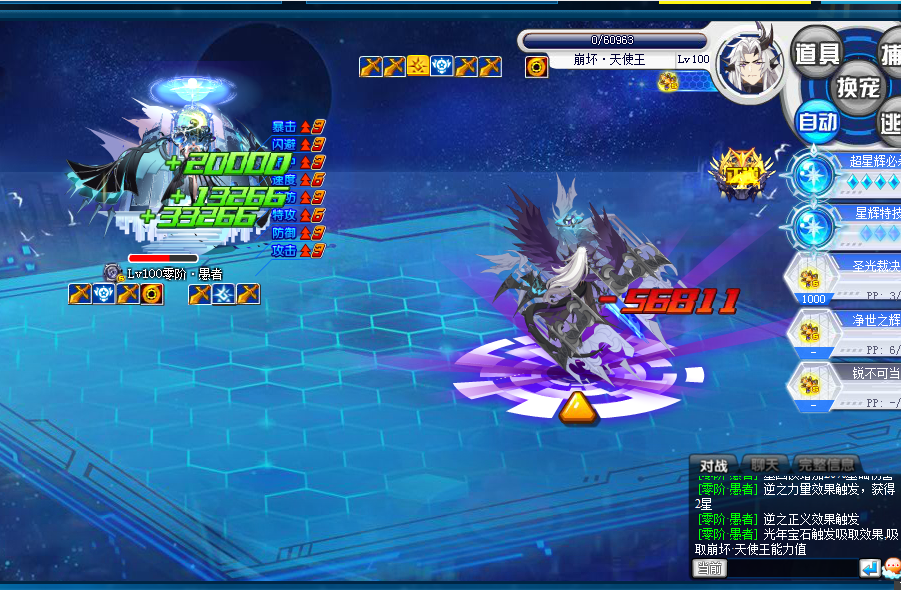Open the 道具 item menu
This screenshot has height=590, width=901.
pos(817,52)
